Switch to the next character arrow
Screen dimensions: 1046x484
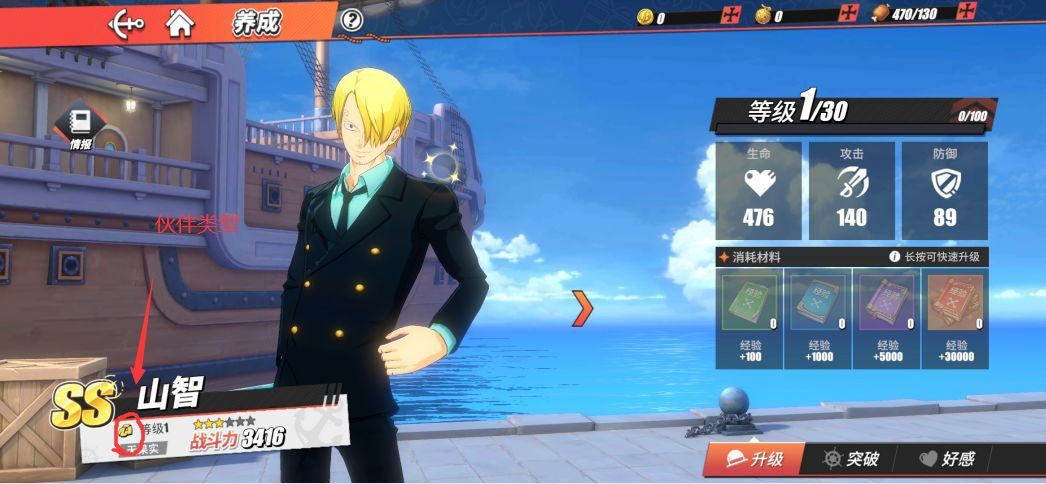(x=582, y=308)
